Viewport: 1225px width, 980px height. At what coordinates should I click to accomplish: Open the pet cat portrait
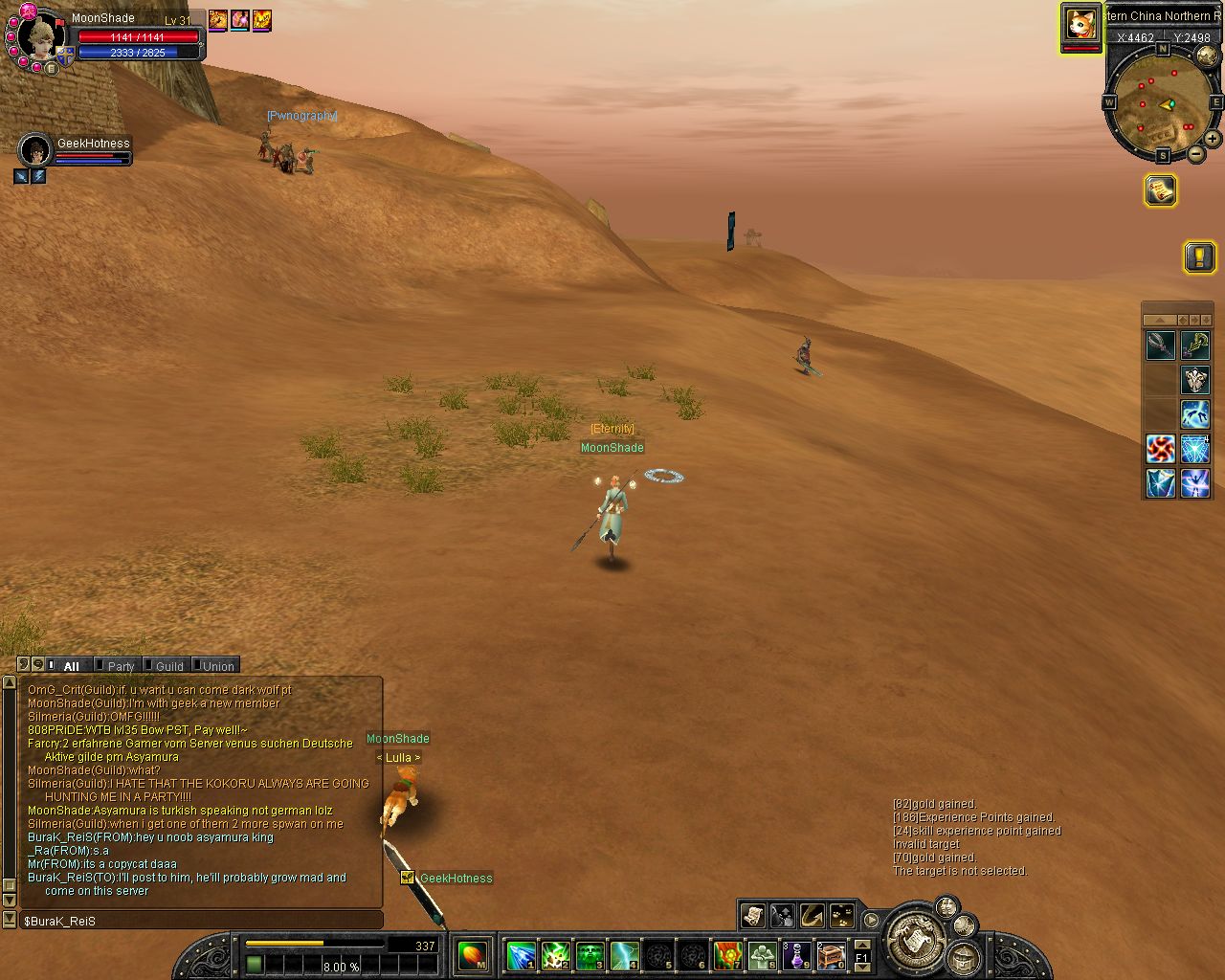(1081, 23)
